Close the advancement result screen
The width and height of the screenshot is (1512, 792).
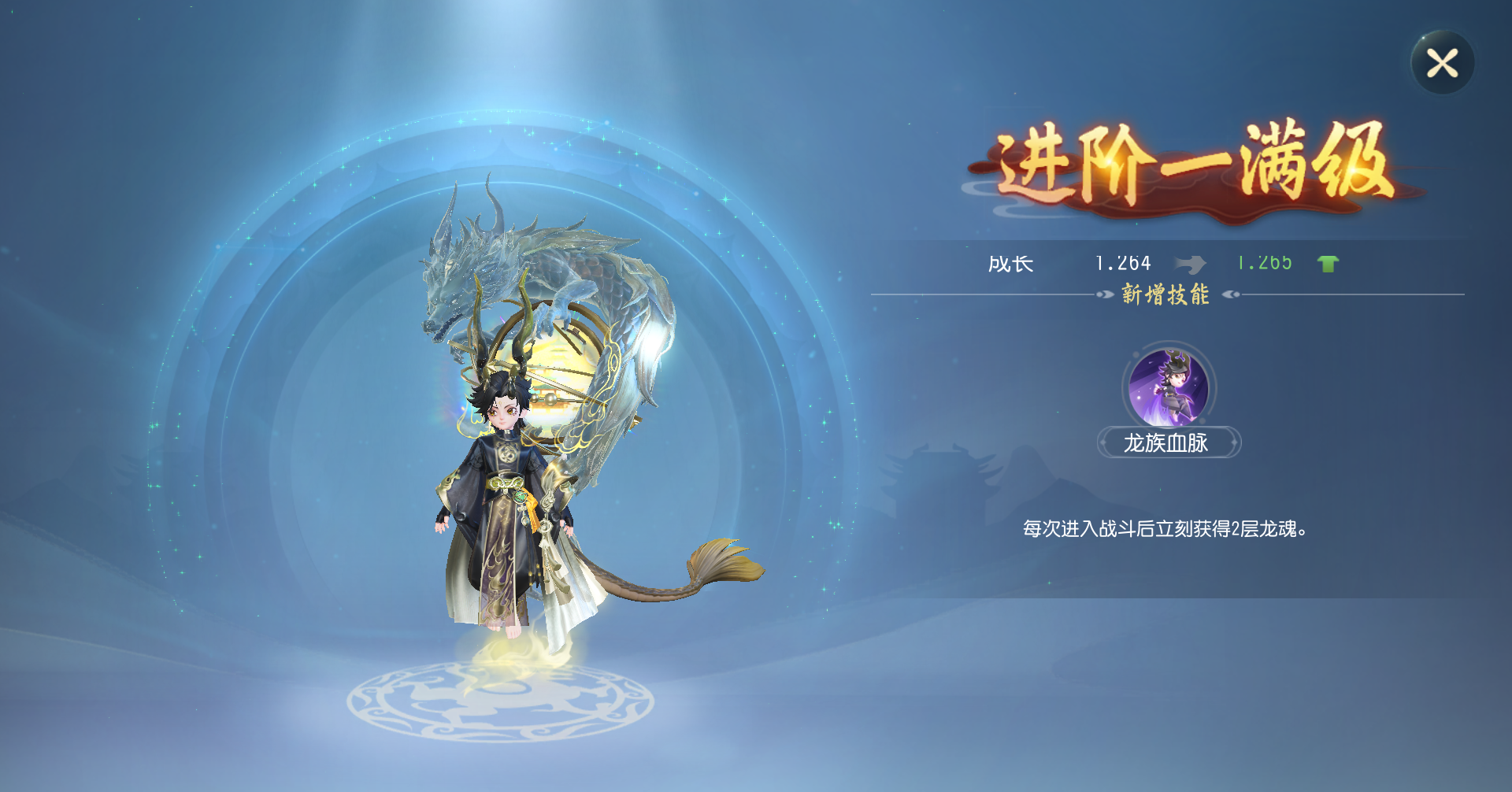coord(1442,63)
